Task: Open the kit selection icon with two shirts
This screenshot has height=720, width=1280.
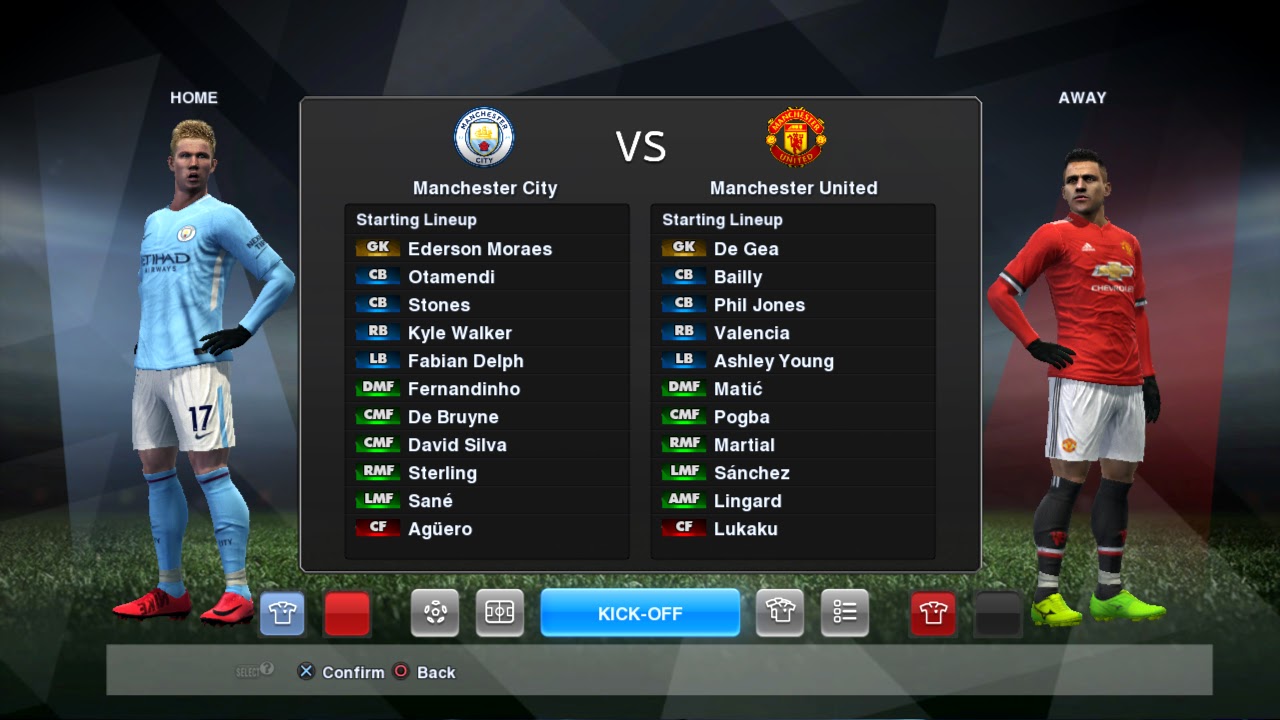Action: 780,613
